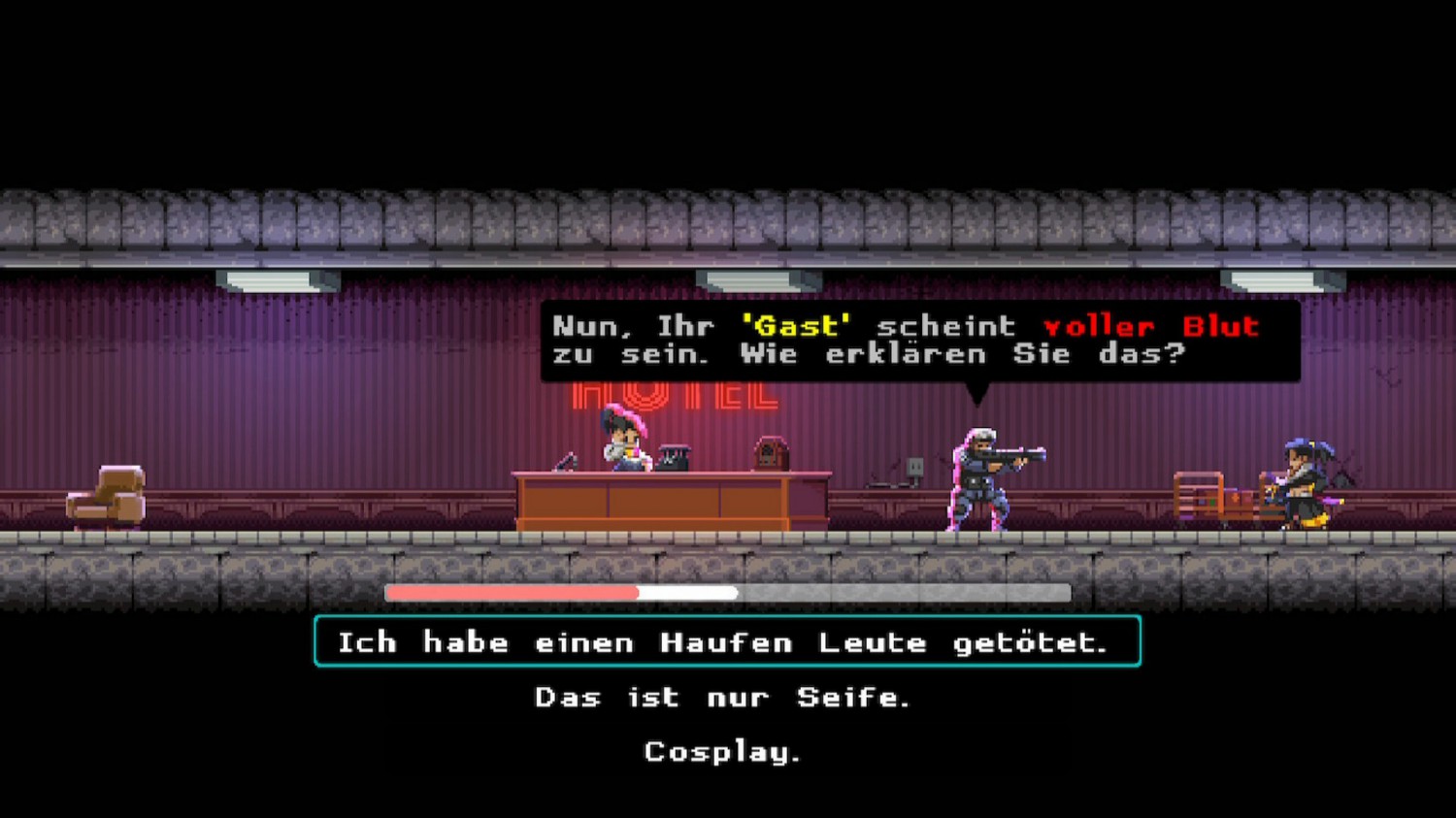Click the dialogue timer progress bar
Screen dimensions: 1456x818
(x=728, y=593)
